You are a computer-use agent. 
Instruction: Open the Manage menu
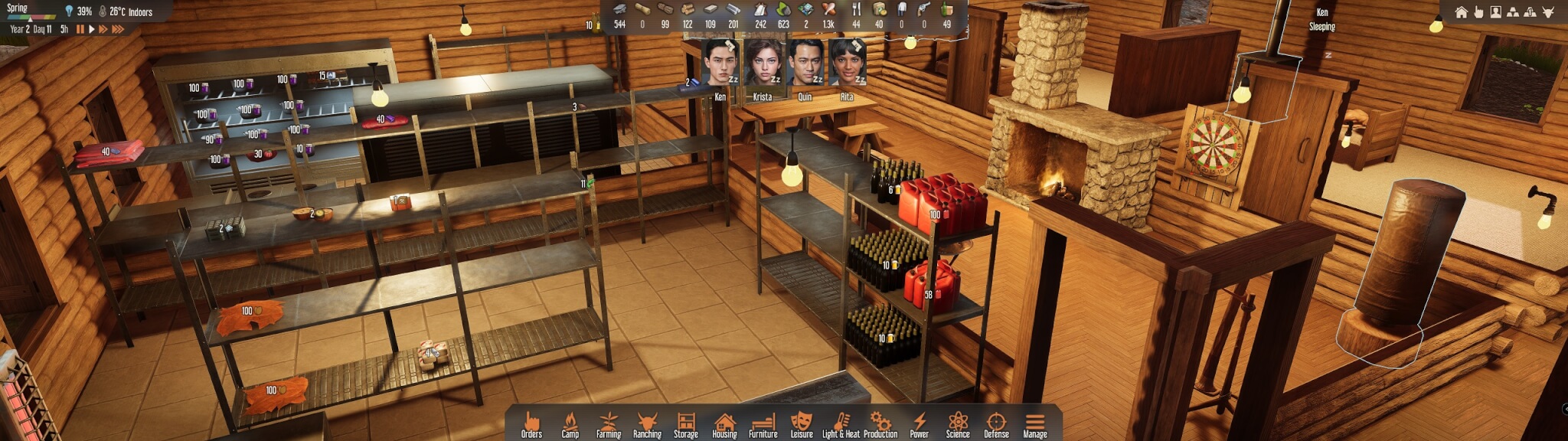(1035, 424)
